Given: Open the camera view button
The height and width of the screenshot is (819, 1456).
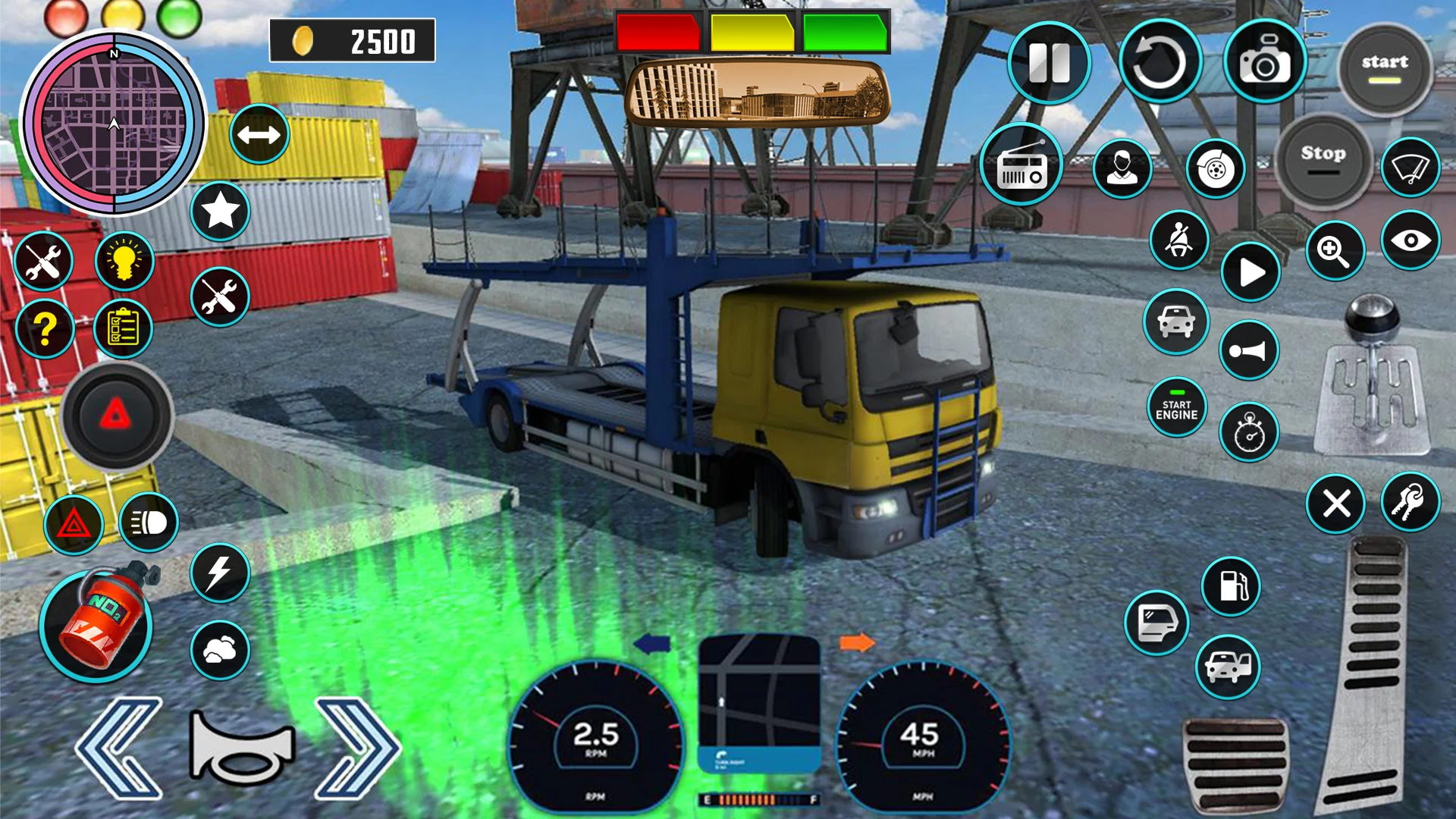Looking at the screenshot, I should coord(1264,62).
